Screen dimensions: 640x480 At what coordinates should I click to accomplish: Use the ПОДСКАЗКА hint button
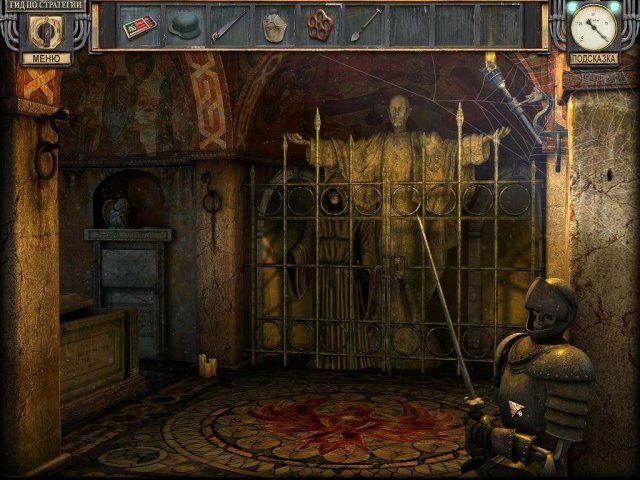click(593, 59)
